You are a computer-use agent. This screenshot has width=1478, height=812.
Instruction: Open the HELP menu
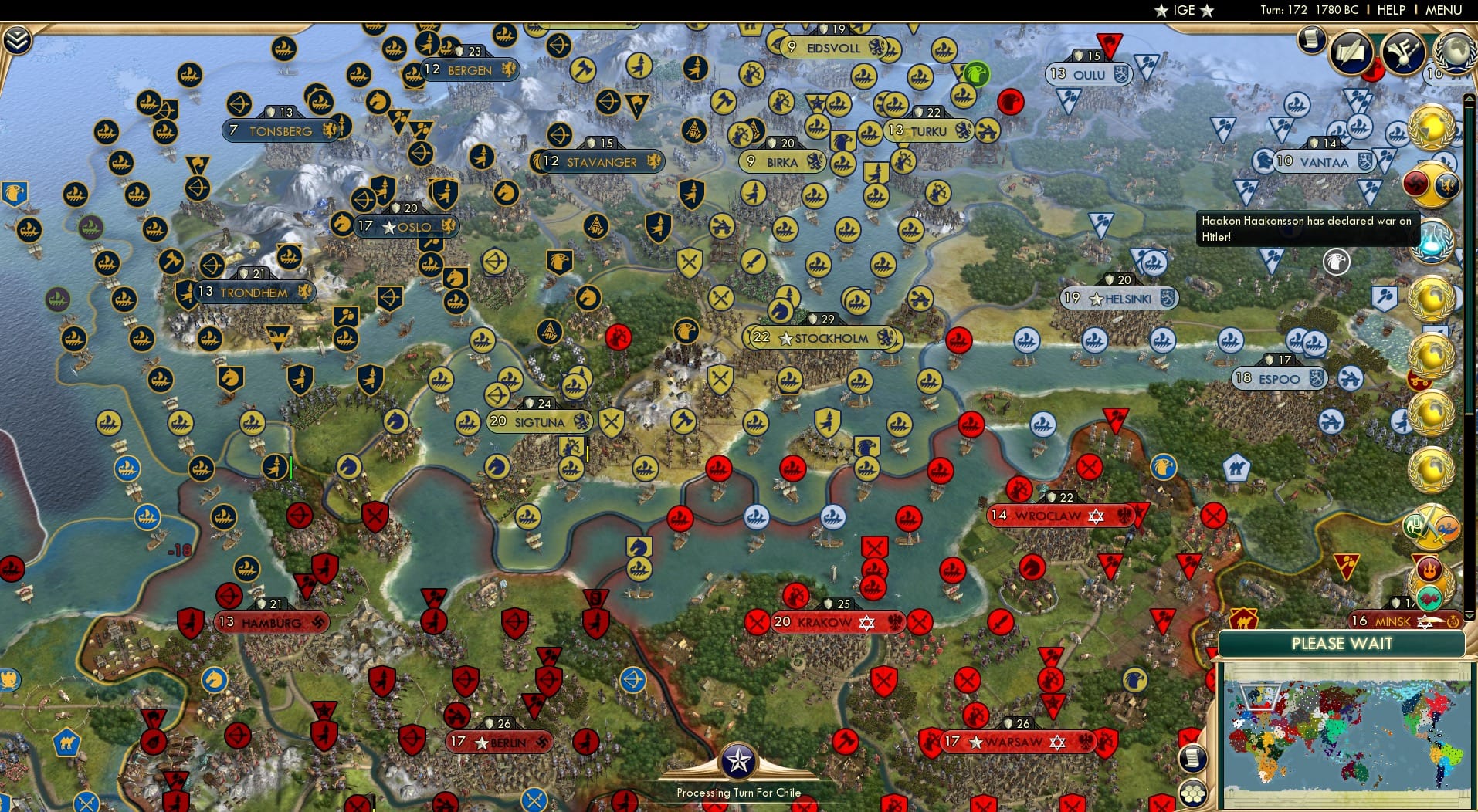pyautogui.click(x=1390, y=11)
